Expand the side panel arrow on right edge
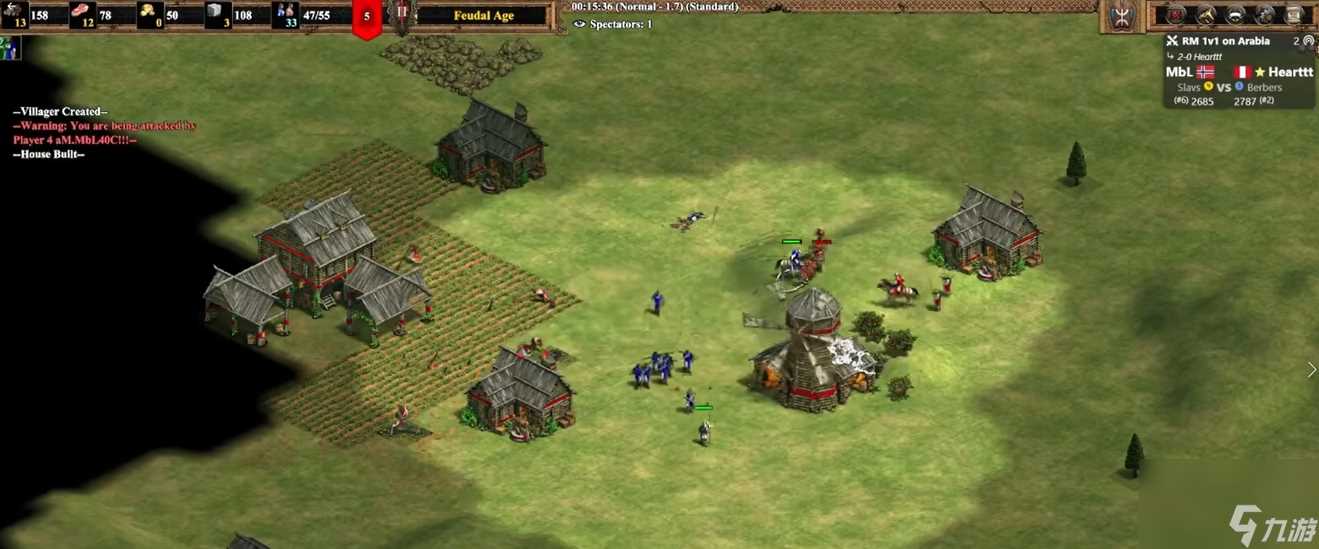This screenshot has width=1319, height=549. 1312,370
